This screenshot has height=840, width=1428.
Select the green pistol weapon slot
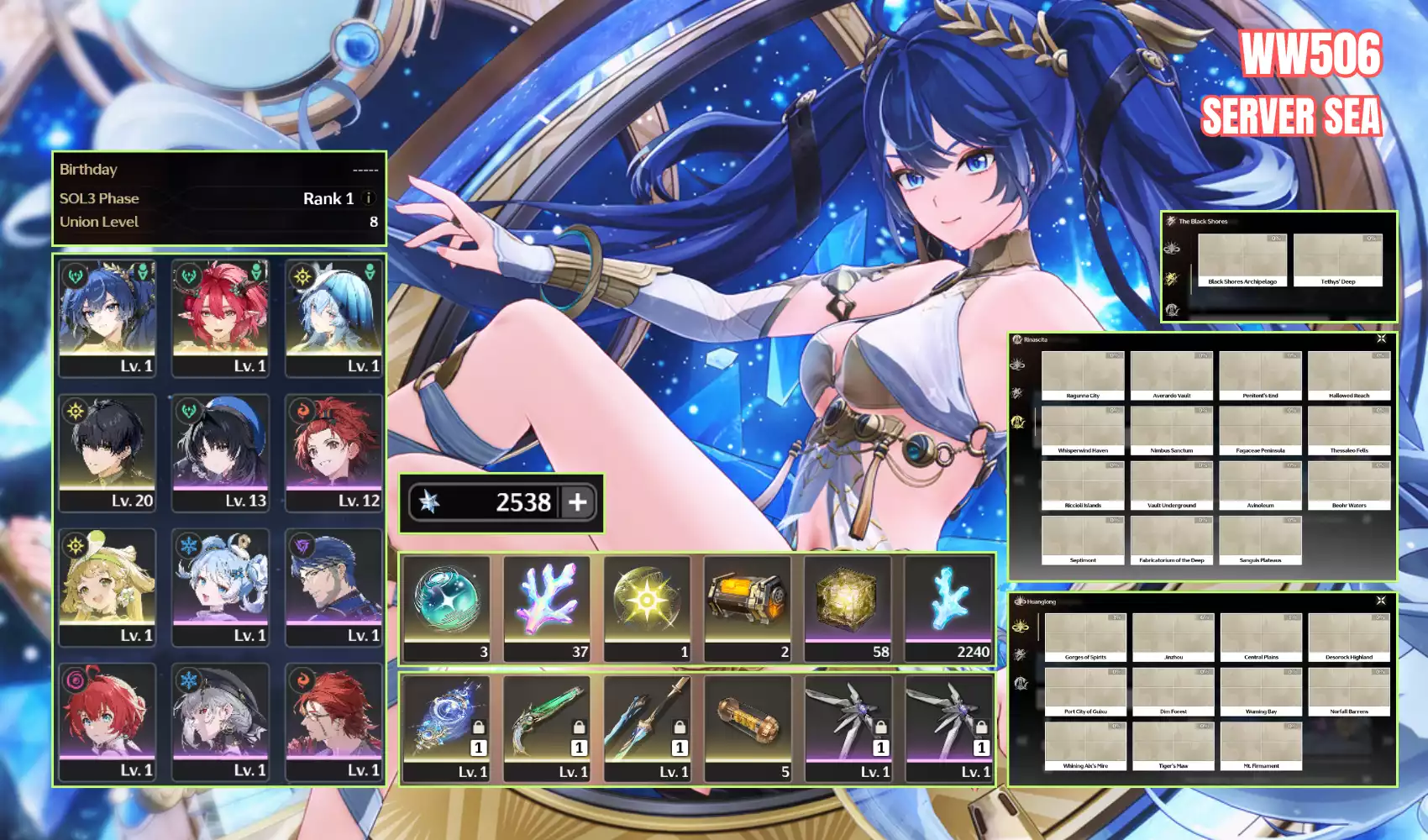click(x=548, y=727)
